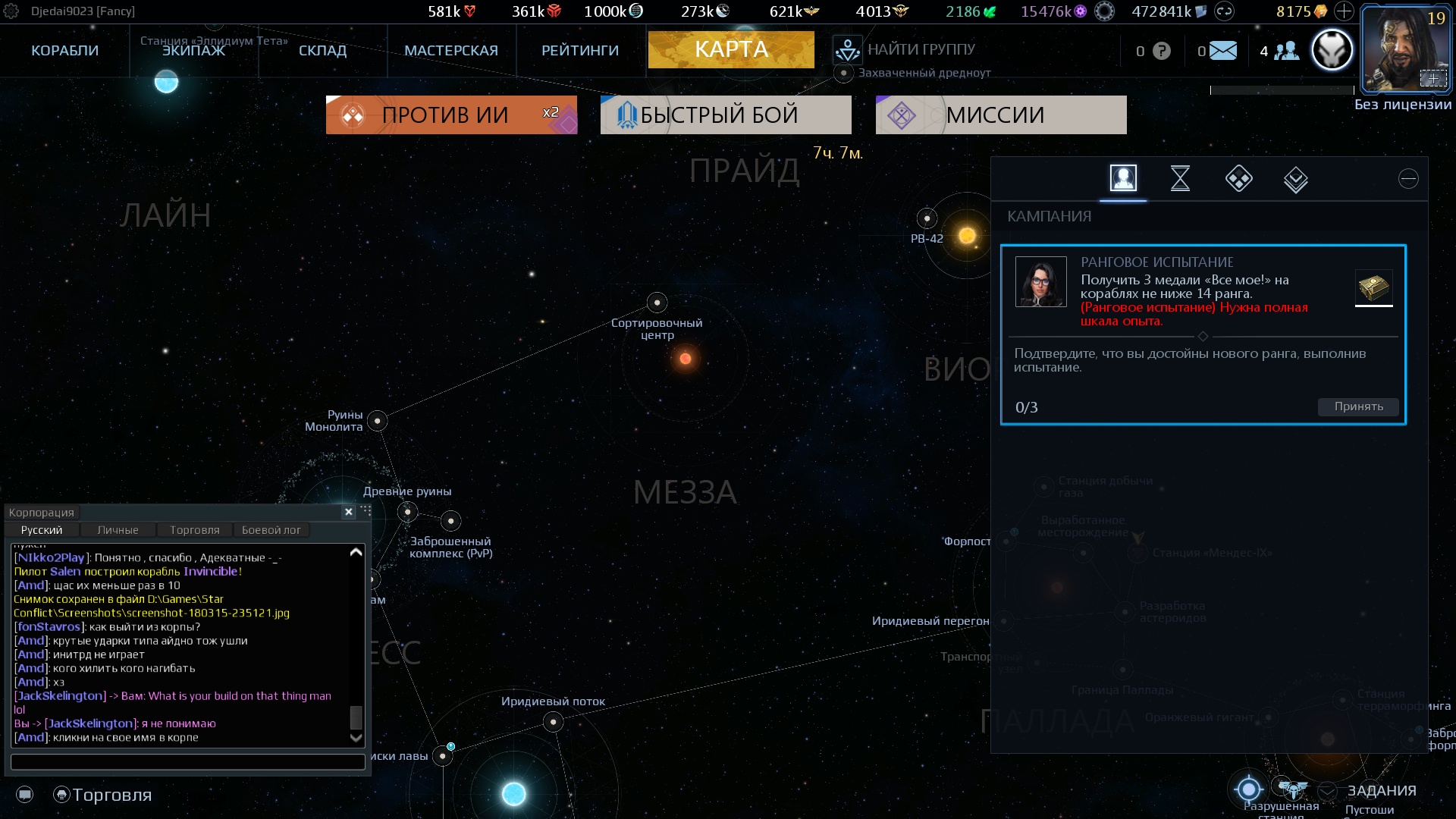Select the КАРТА map tab

[x=731, y=50]
